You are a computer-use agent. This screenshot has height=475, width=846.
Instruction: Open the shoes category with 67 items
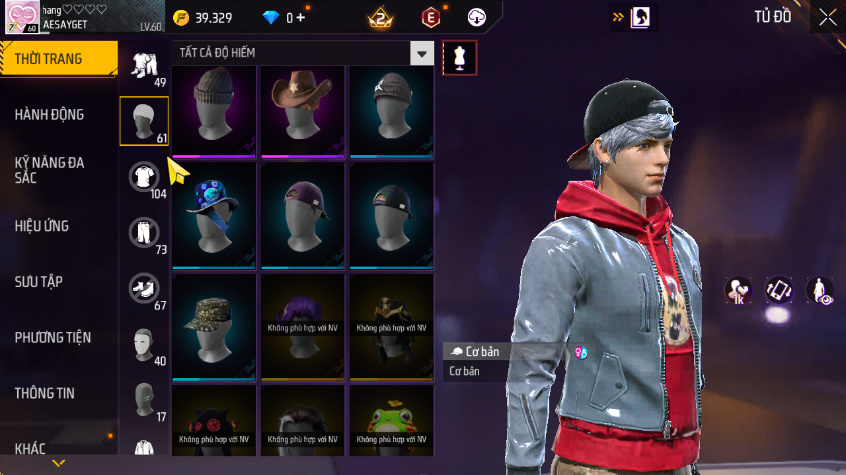144,289
